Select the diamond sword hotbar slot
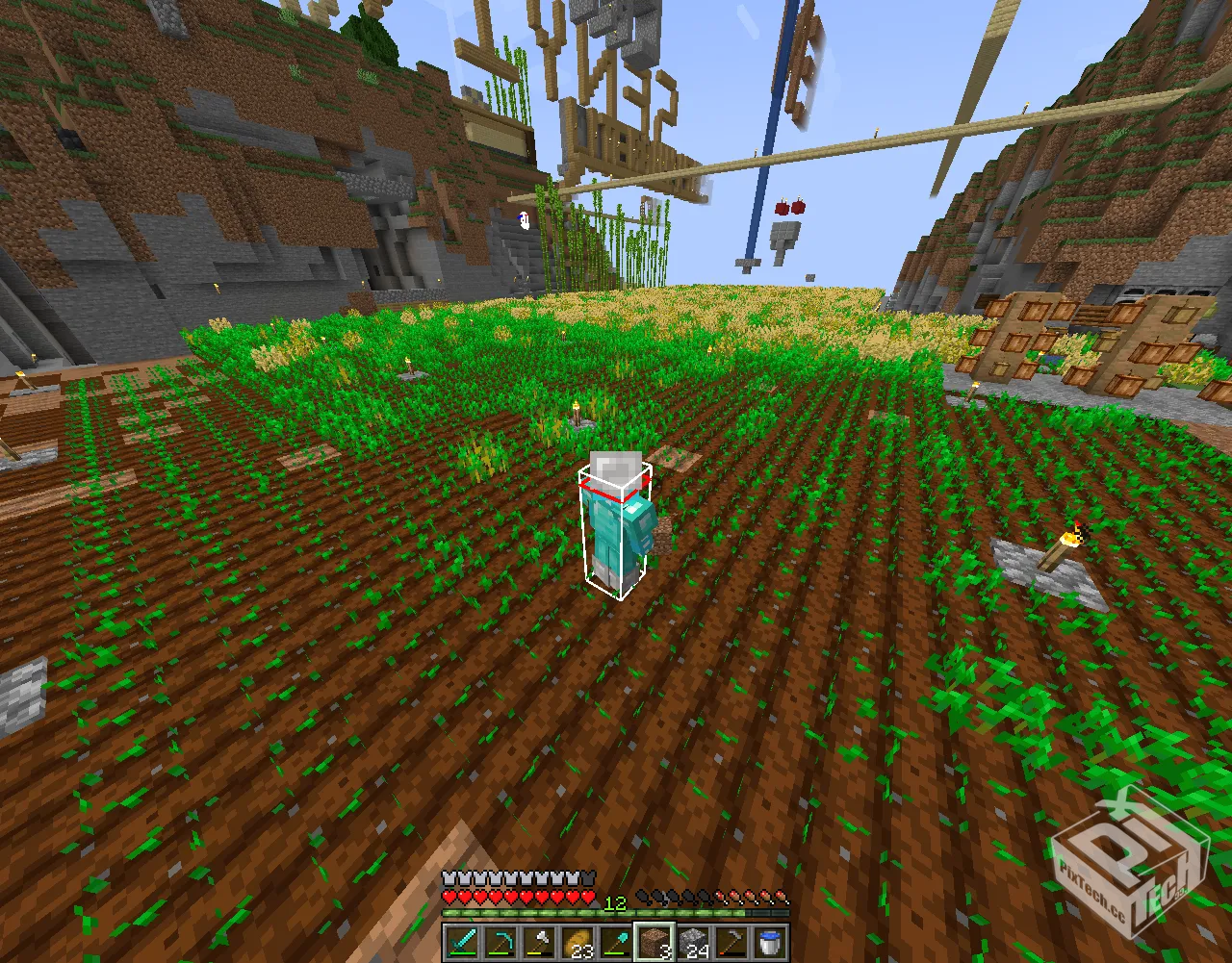This screenshot has width=1232, height=963. 461,943
